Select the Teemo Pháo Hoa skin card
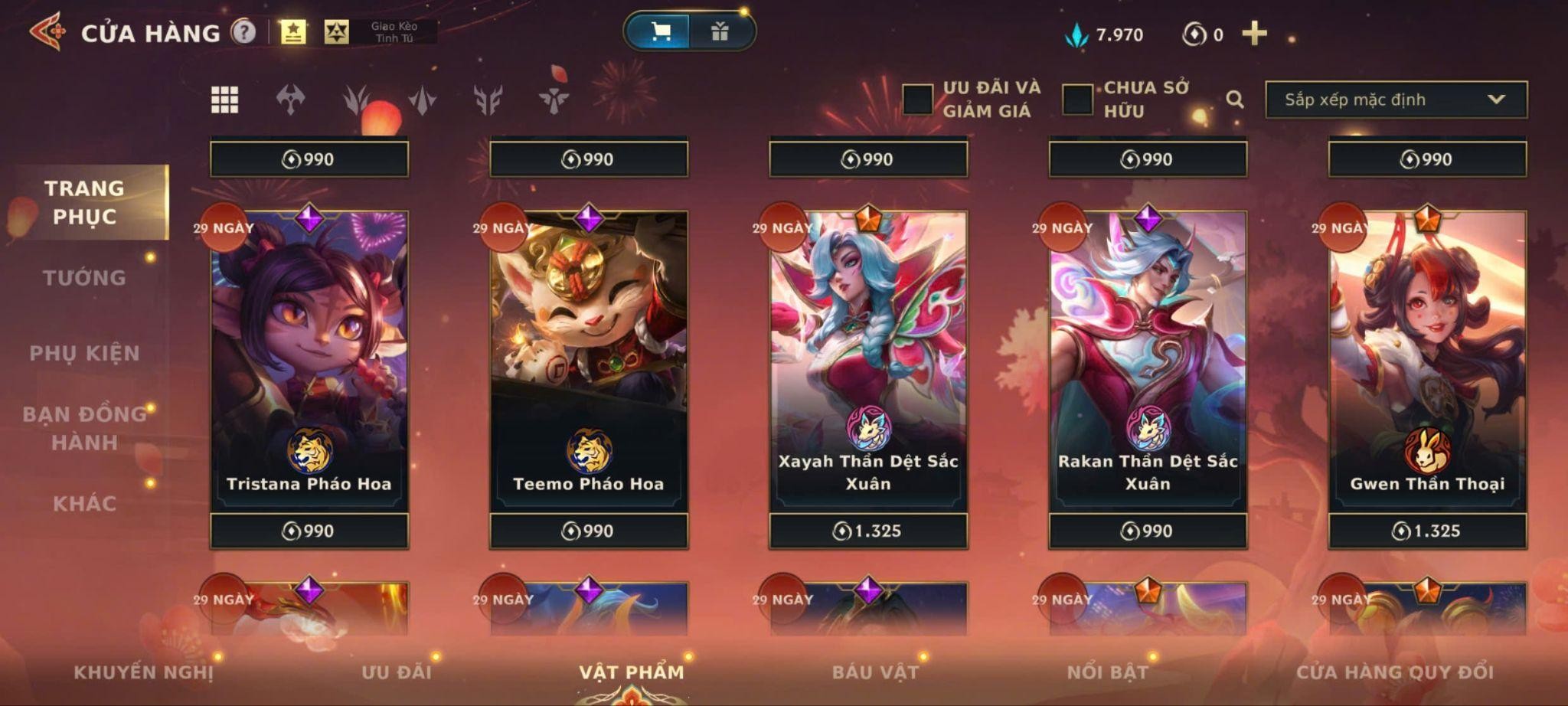The image size is (1568, 706). (589, 360)
